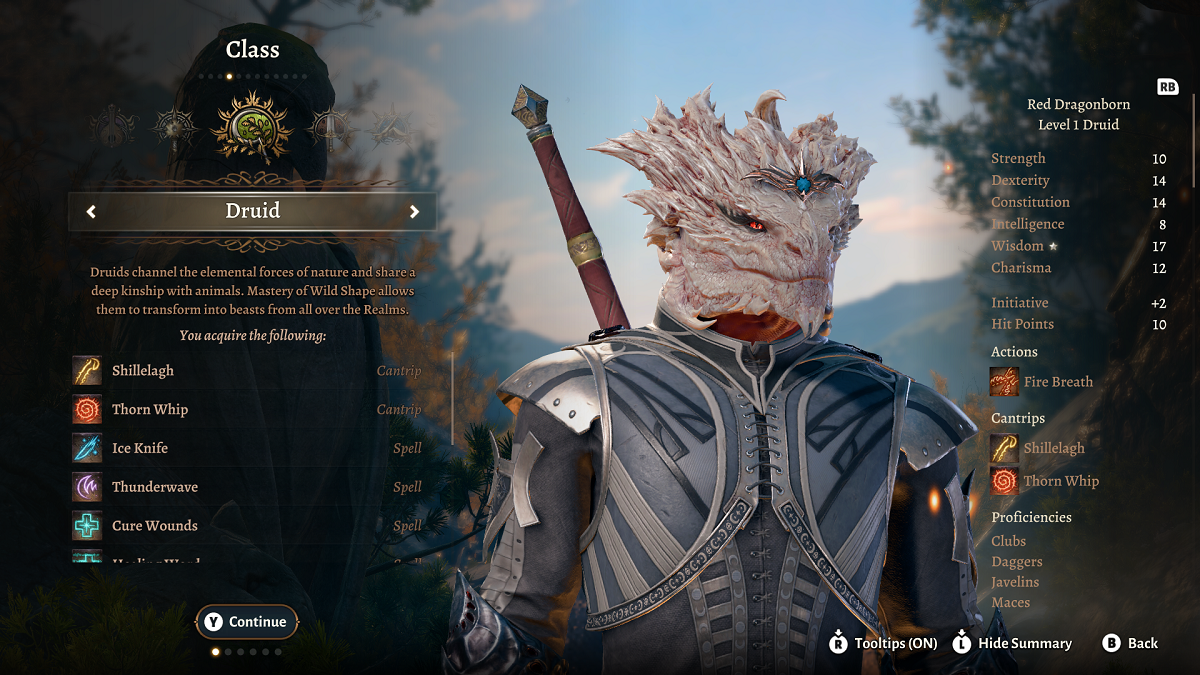
Task: Pick the Ice Knife spell row
Action: click(x=140, y=448)
